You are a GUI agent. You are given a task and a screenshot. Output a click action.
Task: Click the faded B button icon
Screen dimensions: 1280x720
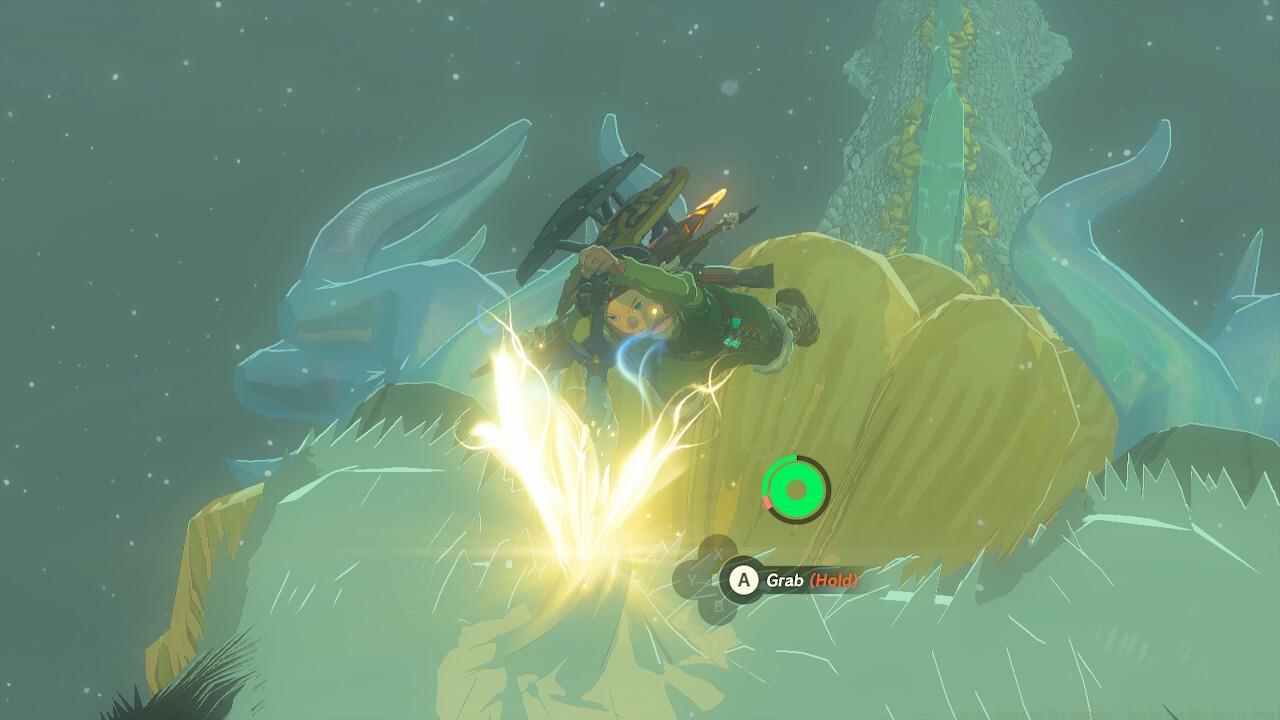point(719,604)
